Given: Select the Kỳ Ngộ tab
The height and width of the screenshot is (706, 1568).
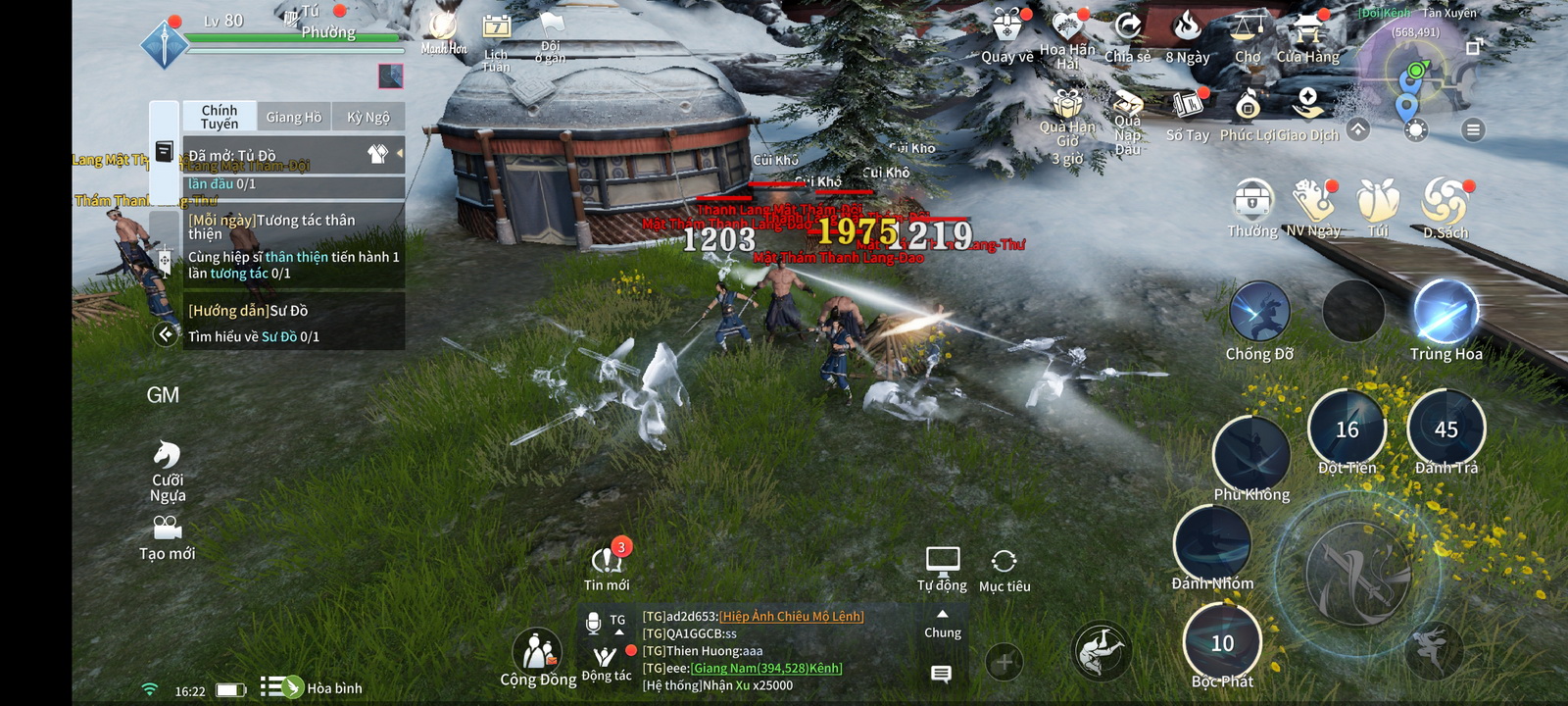Looking at the screenshot, I should tap(367, 116).
